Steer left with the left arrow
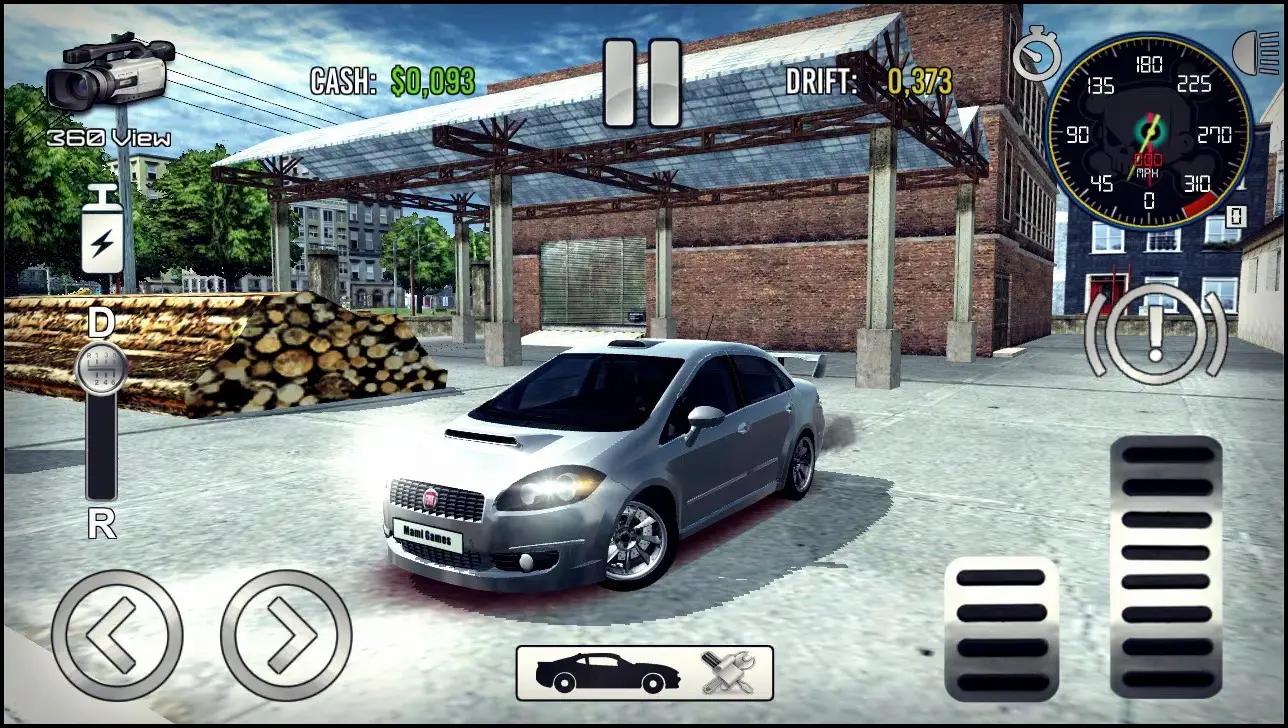The height and width of the screenshot is (728, 1288). 116,635
